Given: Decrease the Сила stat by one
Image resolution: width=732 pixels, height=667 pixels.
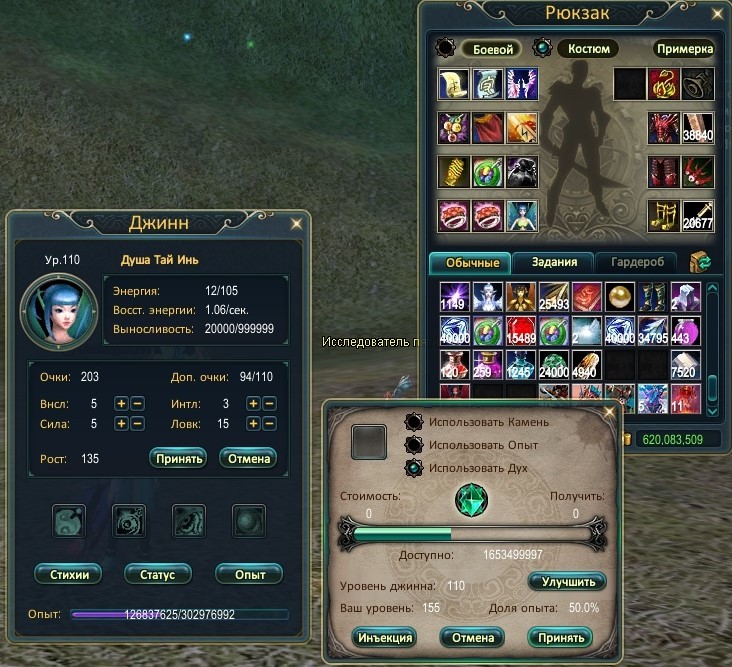Looking at the screenshot, I should [x=137, y=424].
